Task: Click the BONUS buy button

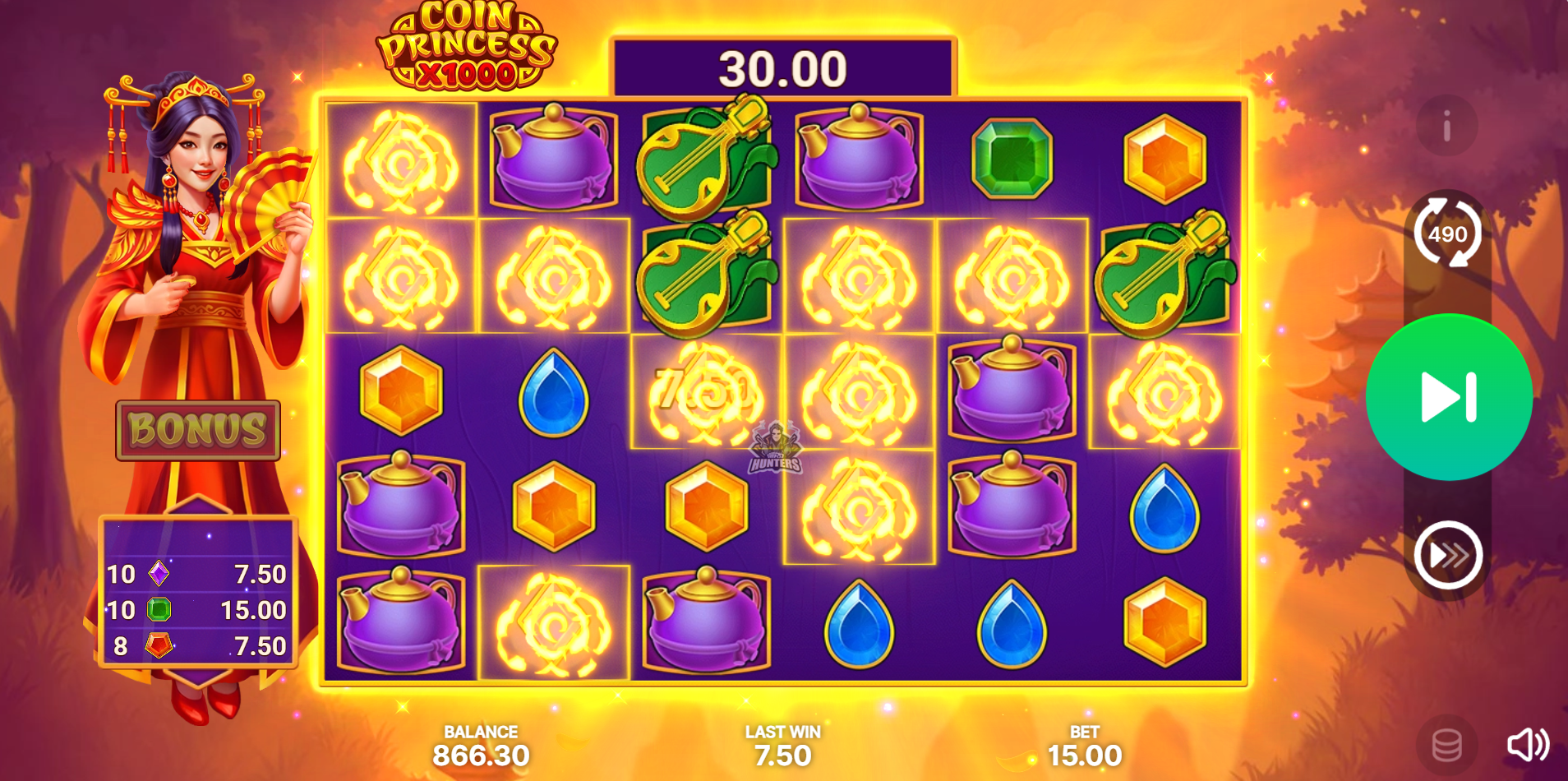Action: pyautogui.click(x=198, y=430)
